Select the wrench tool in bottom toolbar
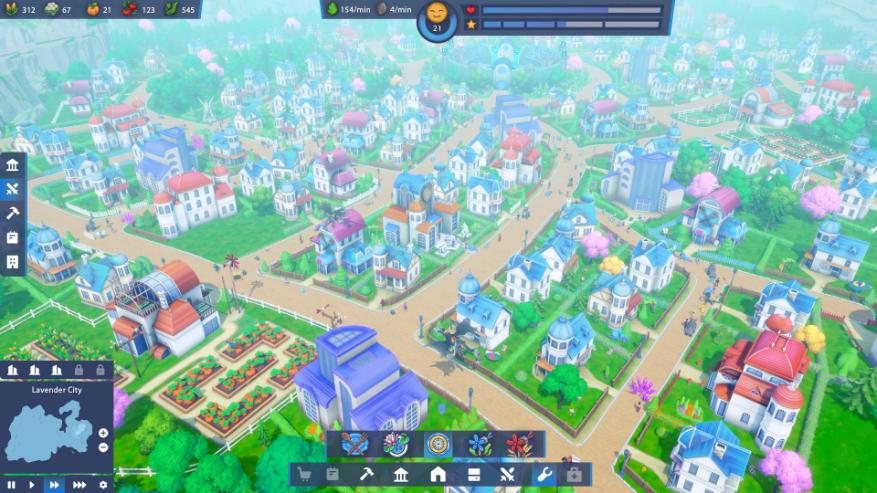Screen dimensions: 877x493 tap(545, 475)
